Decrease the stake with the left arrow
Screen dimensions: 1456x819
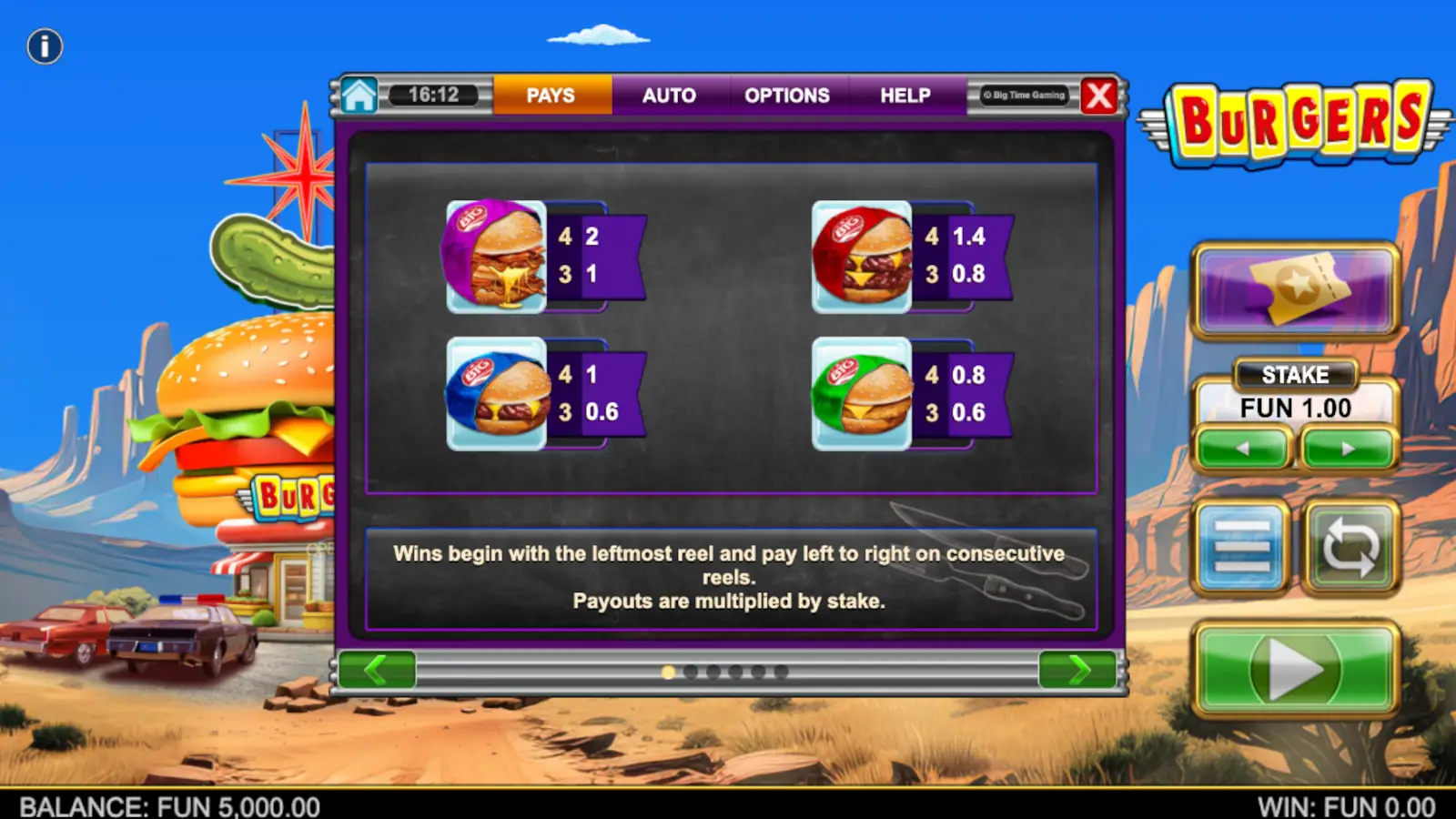point(1242,448)
